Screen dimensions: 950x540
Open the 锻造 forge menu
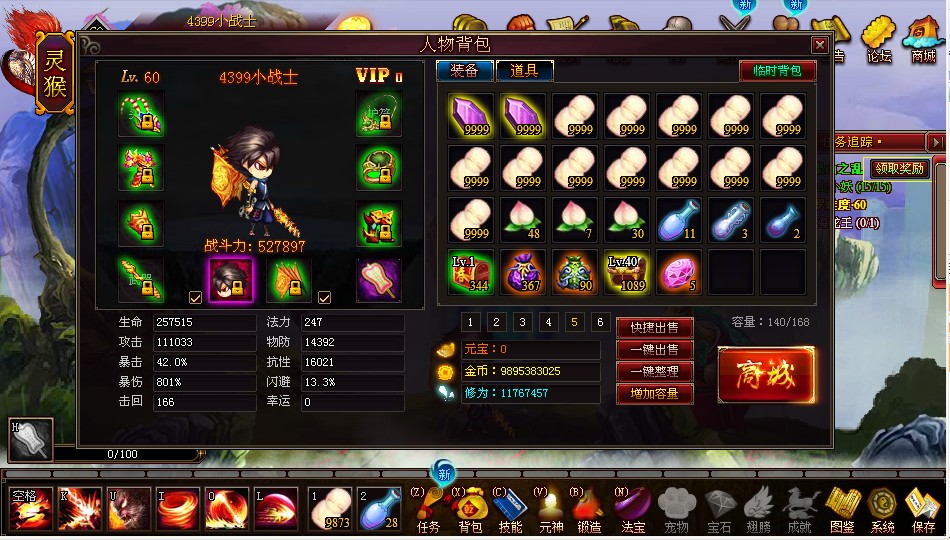pos(589,510)
